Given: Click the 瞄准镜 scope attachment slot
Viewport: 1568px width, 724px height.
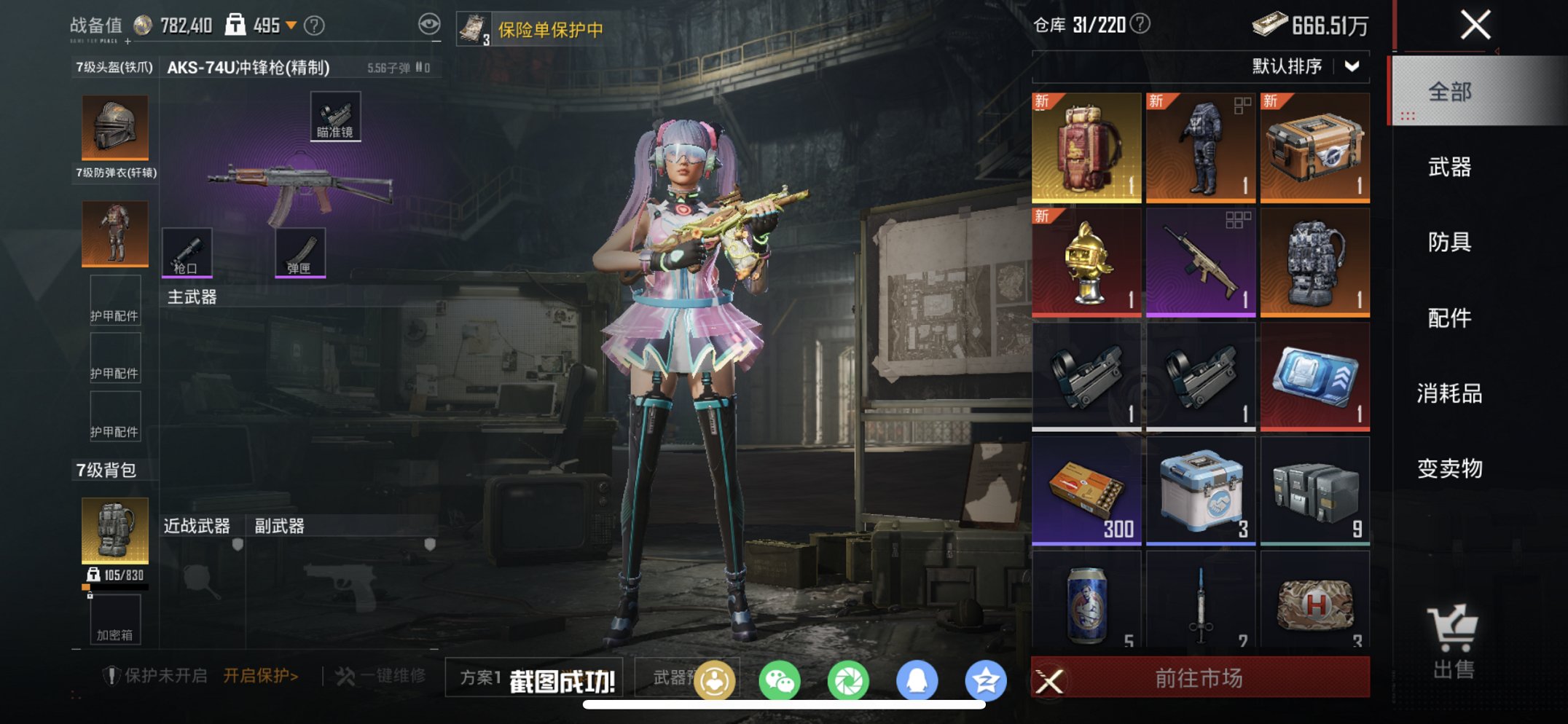Looking at the screenshot, I should point(334,114).
